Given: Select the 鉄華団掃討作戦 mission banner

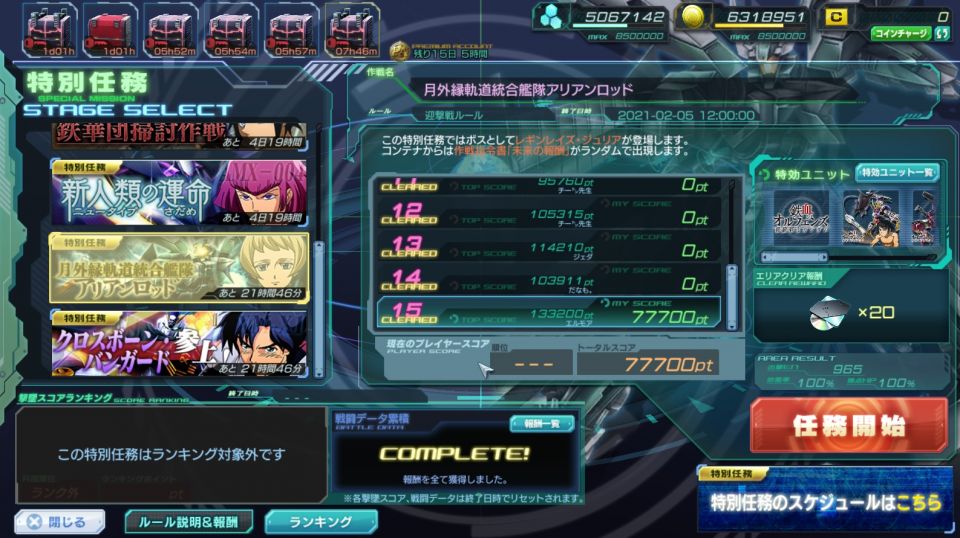Looking at the screenshot, I should click(x=179, y=135).
